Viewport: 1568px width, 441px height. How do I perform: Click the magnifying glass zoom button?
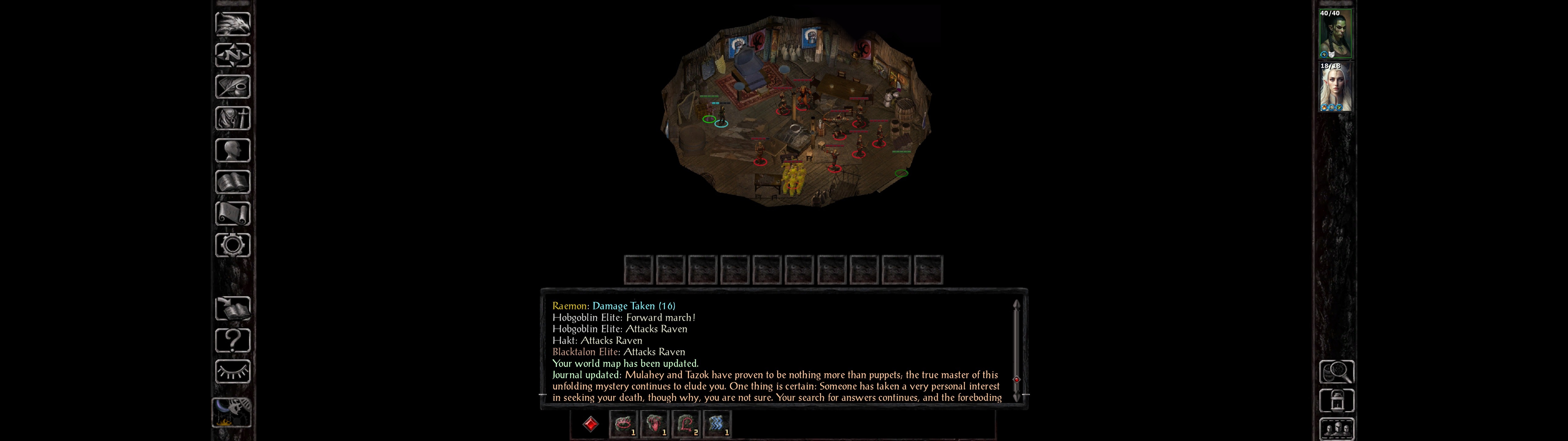[x=1336, y=371]
